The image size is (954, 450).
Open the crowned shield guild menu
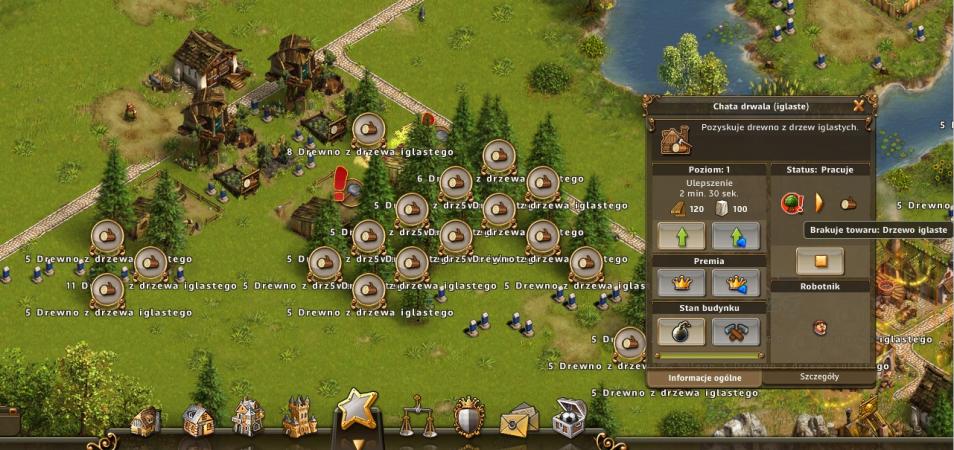(x=468, y=418)
